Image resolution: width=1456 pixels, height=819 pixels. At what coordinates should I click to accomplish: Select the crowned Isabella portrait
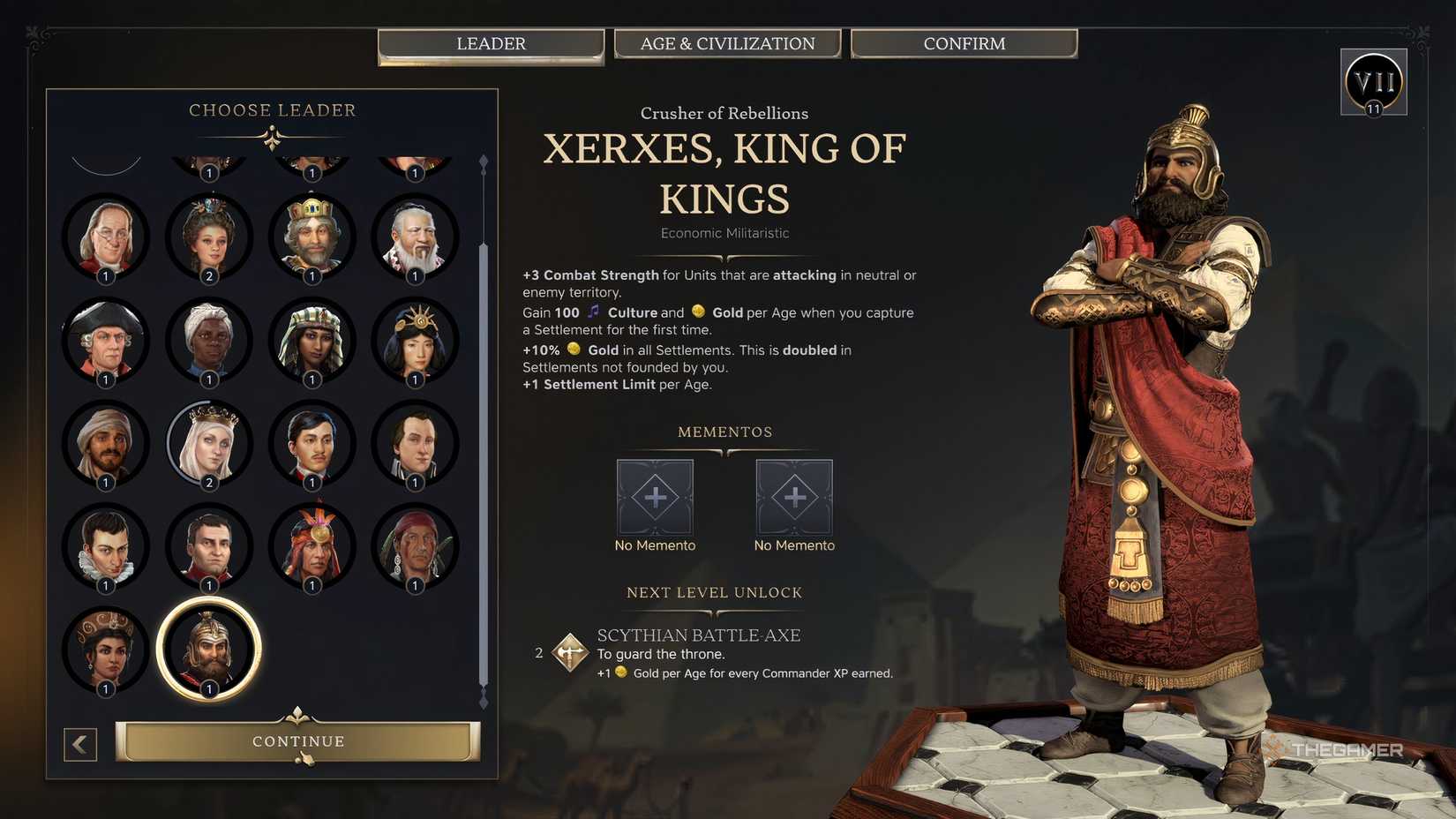209,444
